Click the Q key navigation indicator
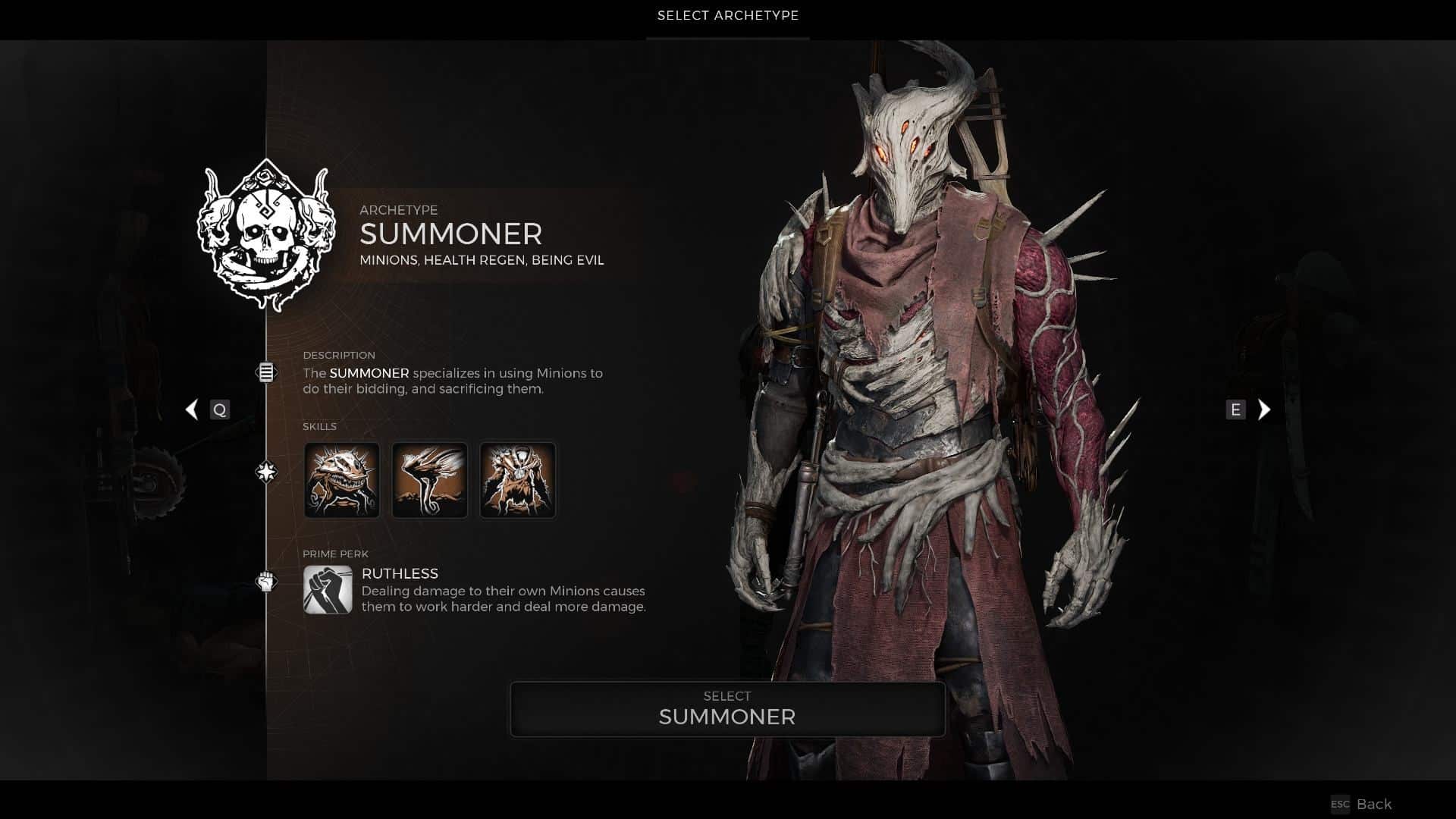Image resolution: width=1456 pixels, height=819 pixels. pyautogui.click(x=221, y=409)
